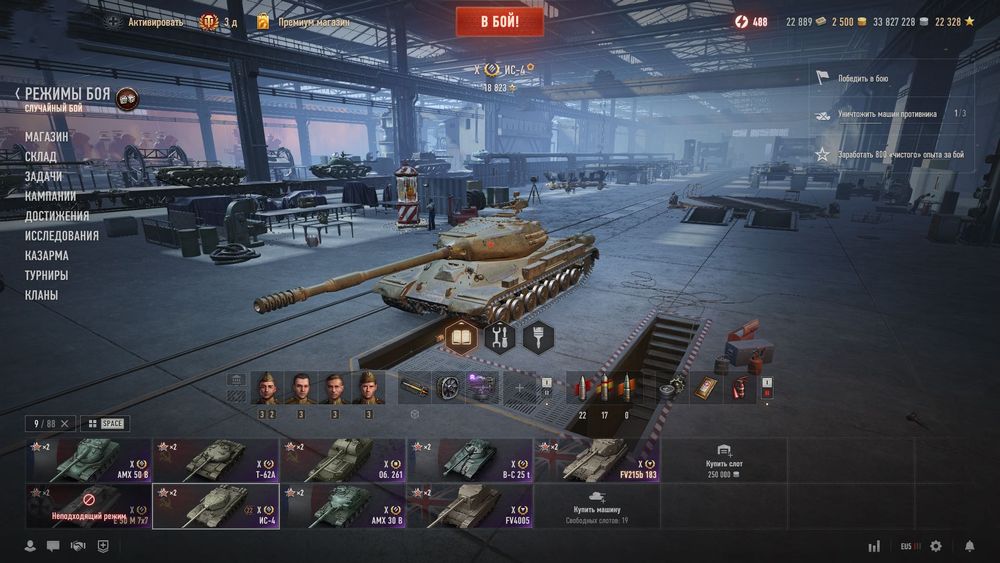Go to the СКЛАД menu

41,156
